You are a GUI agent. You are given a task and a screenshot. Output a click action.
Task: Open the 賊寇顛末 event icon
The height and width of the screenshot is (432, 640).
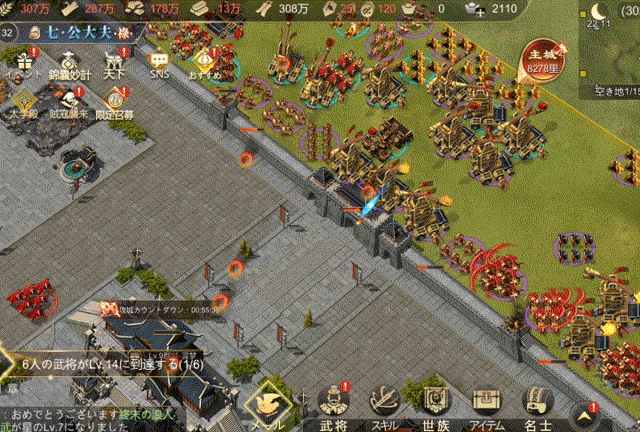point(70,100)
